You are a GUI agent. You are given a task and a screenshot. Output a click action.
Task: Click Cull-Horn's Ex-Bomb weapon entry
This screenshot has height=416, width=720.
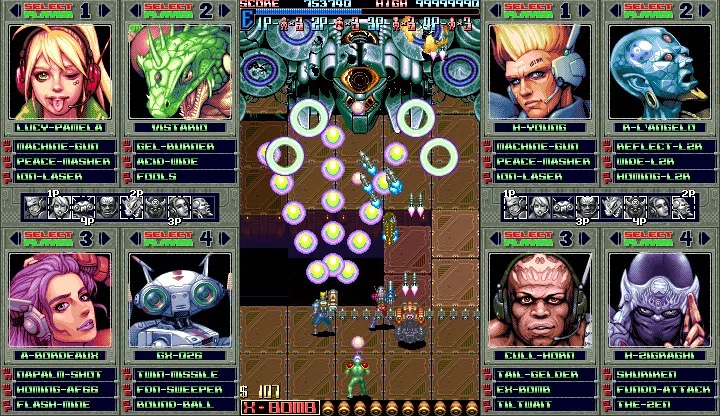[x=539, y=388]
